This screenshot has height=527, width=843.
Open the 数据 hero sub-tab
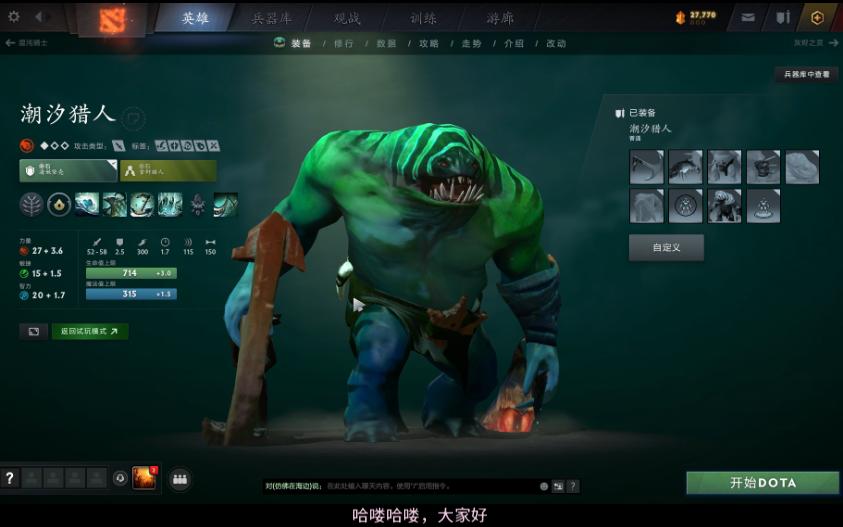point(386,44)
